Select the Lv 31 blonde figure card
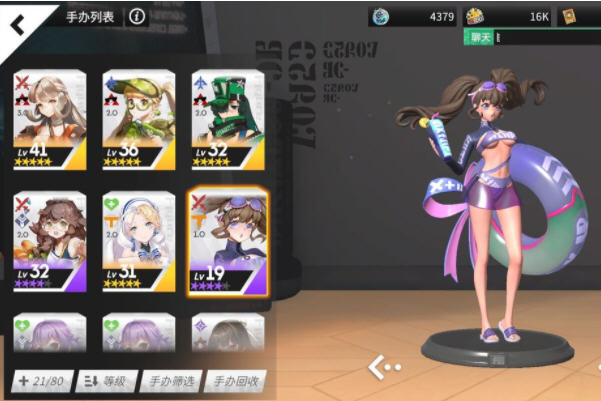The height and width of the screenshot is (401, 601). 137,240
